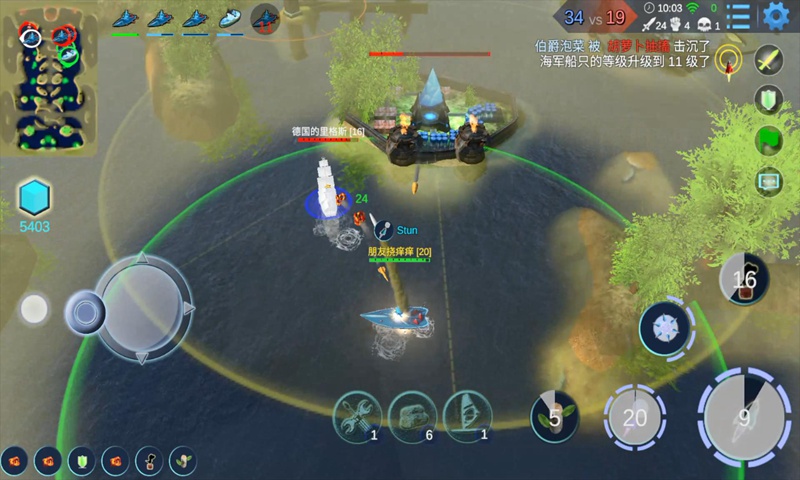
Task: Tap the virtual movement joystick
Action: click(143, 309)
